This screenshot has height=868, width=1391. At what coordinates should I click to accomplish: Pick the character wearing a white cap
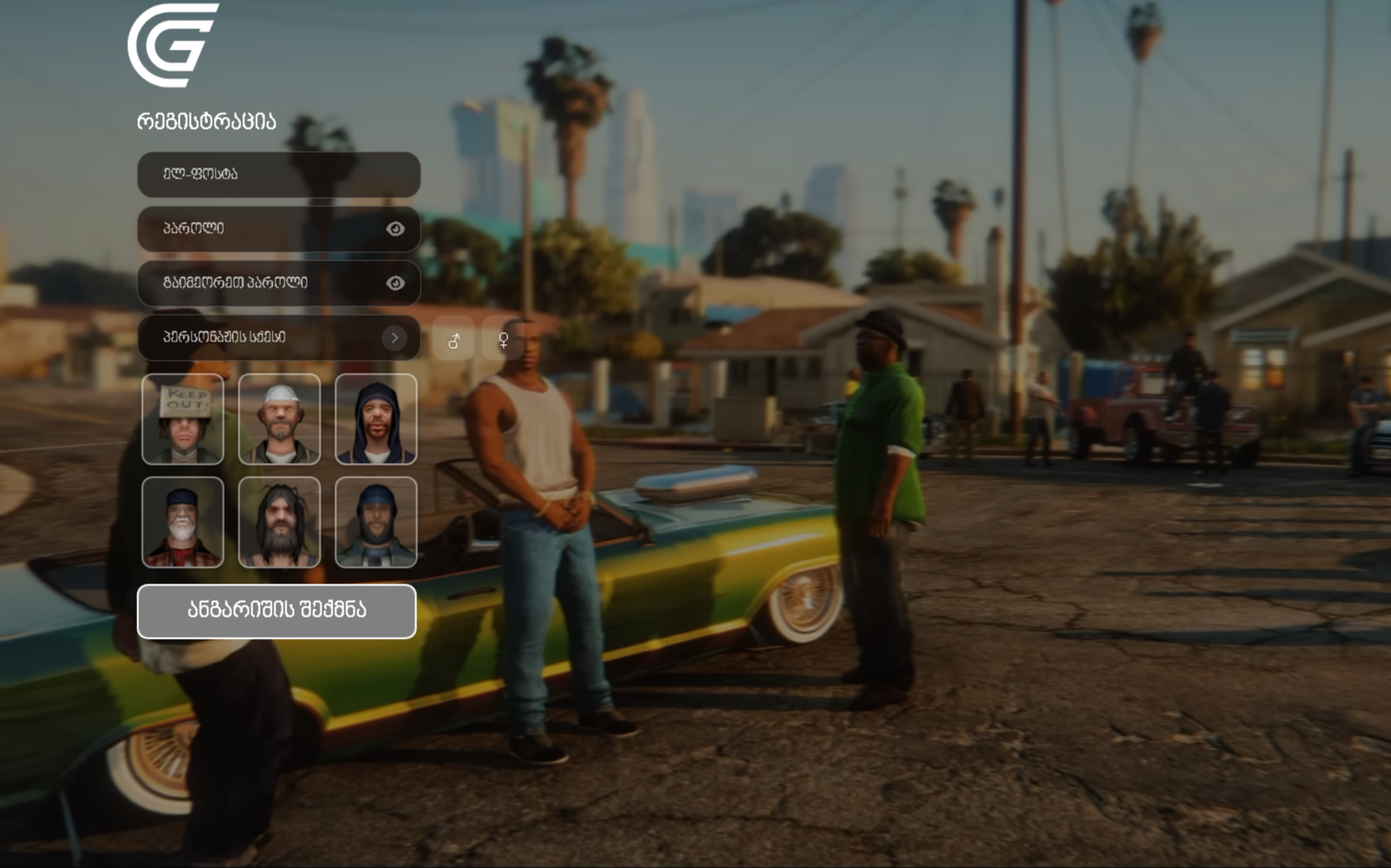[279, 419]
